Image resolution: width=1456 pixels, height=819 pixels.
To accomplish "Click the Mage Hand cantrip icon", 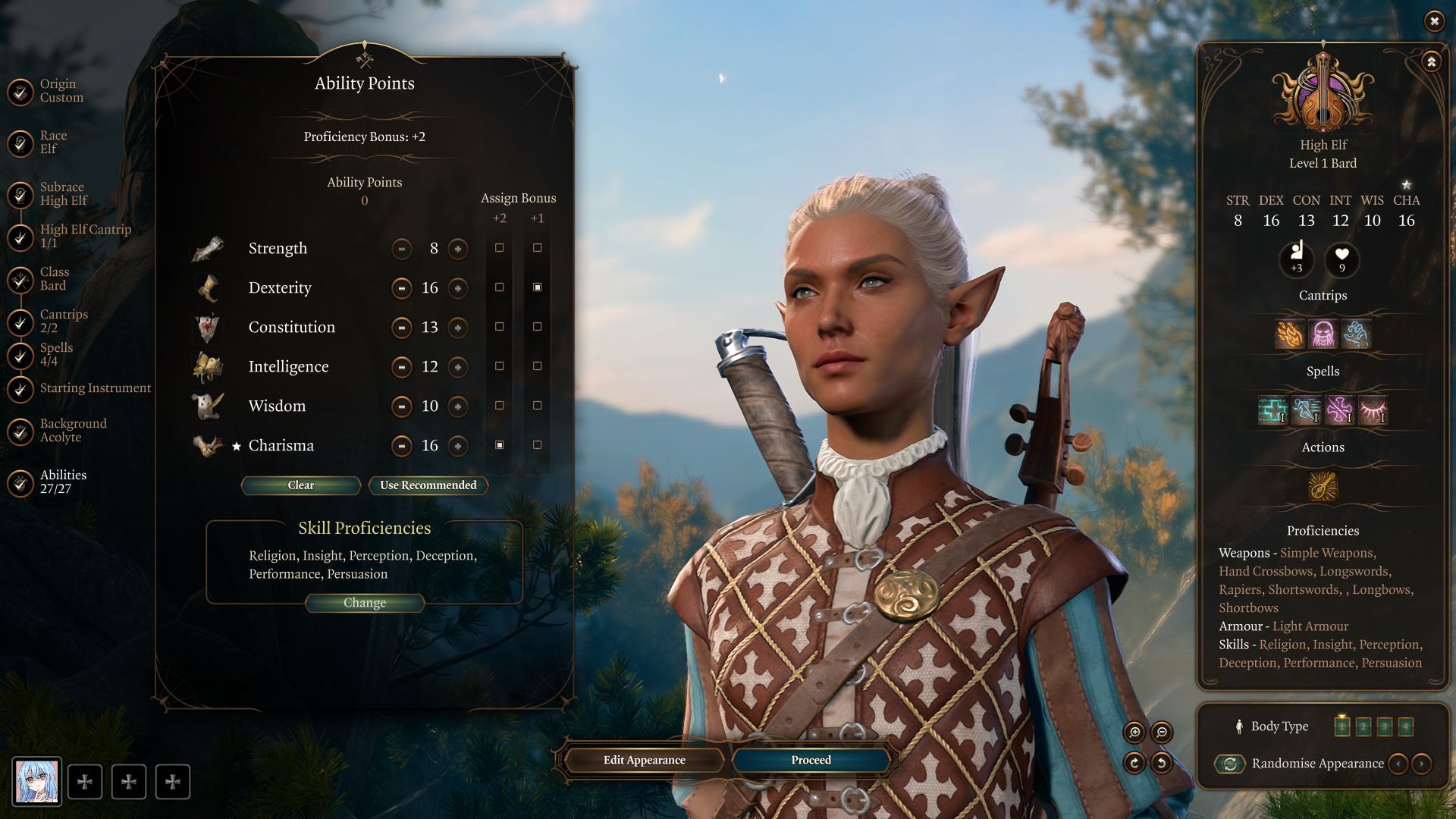I will click(x=1356, y=334).
